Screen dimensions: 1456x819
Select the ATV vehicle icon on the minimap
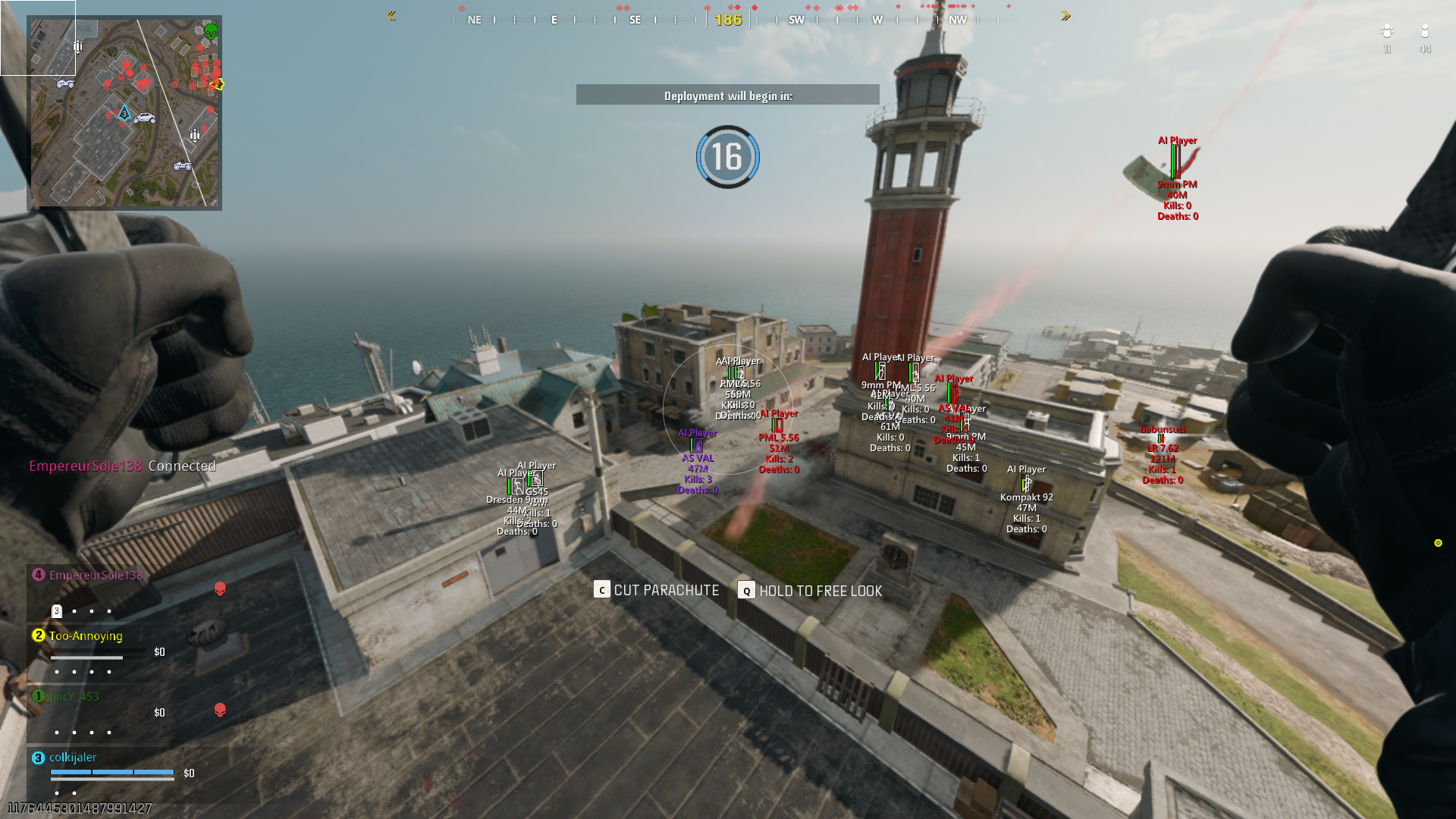[x=65, y=83]
